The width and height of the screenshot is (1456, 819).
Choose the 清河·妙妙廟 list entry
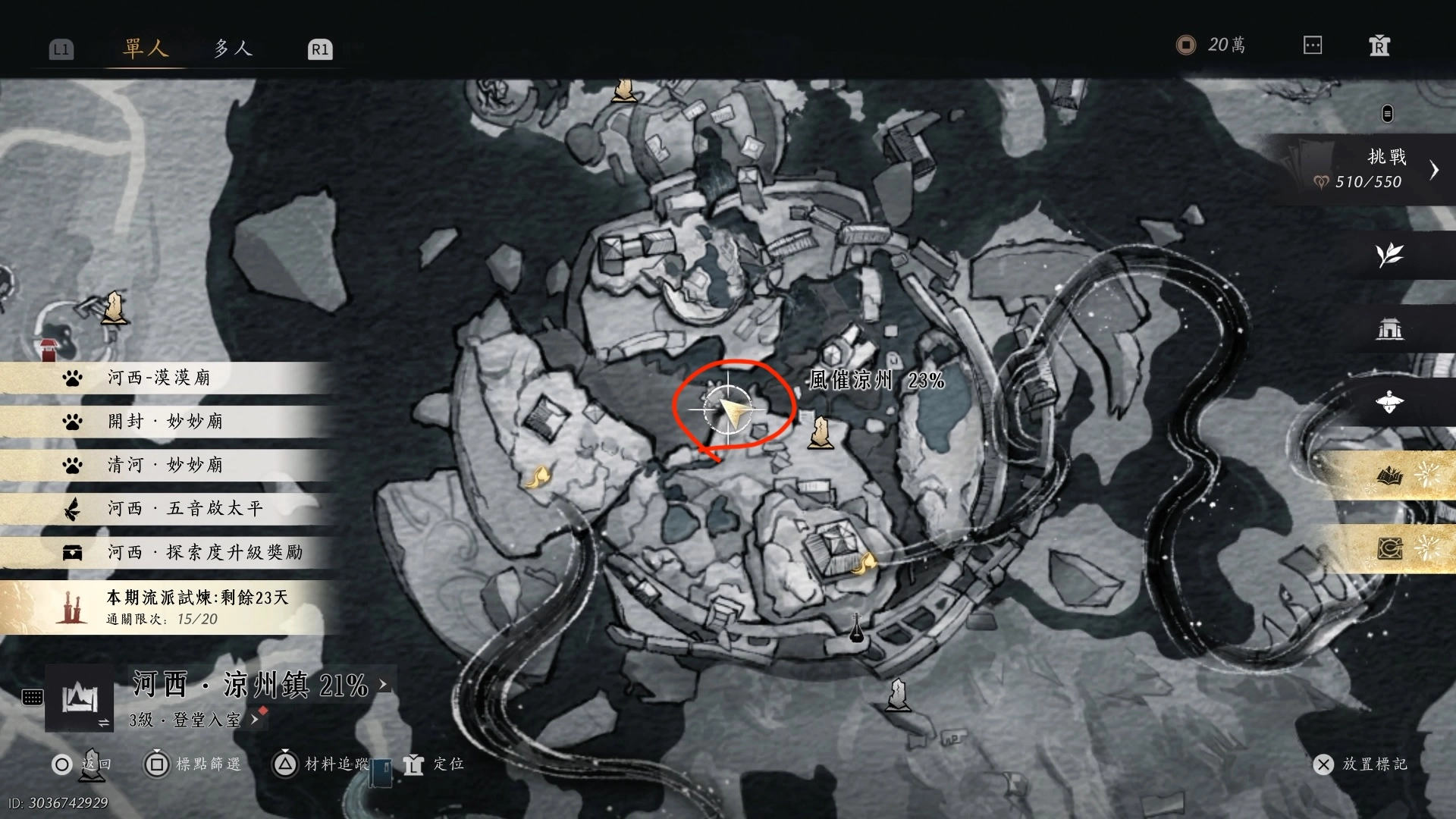(165, 465)
